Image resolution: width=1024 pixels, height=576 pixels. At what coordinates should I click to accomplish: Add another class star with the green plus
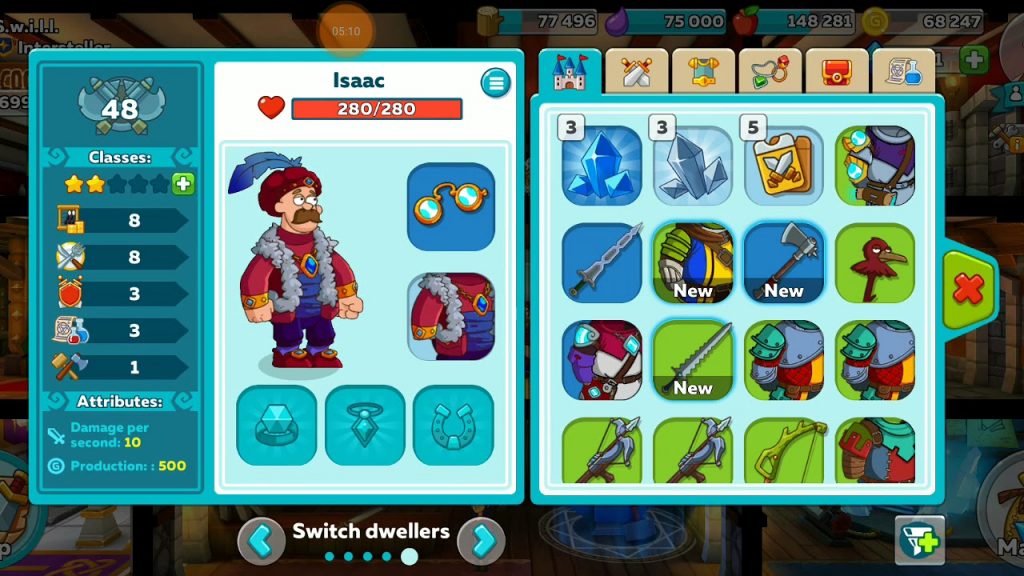click(183, 184)
